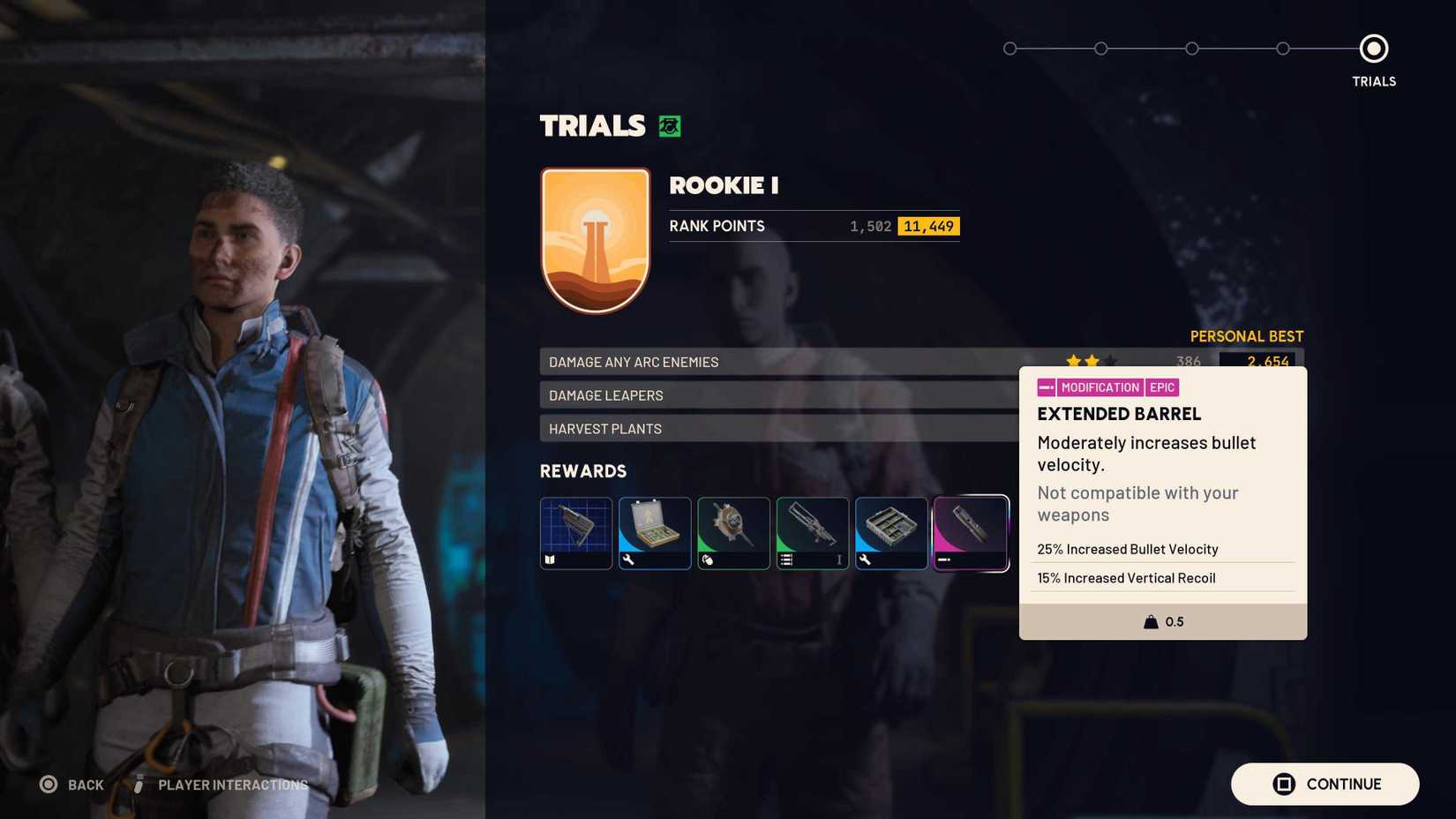Select the Rookie I rank emblem shield
Viewport: 1456px width, 819px height.
596,239
